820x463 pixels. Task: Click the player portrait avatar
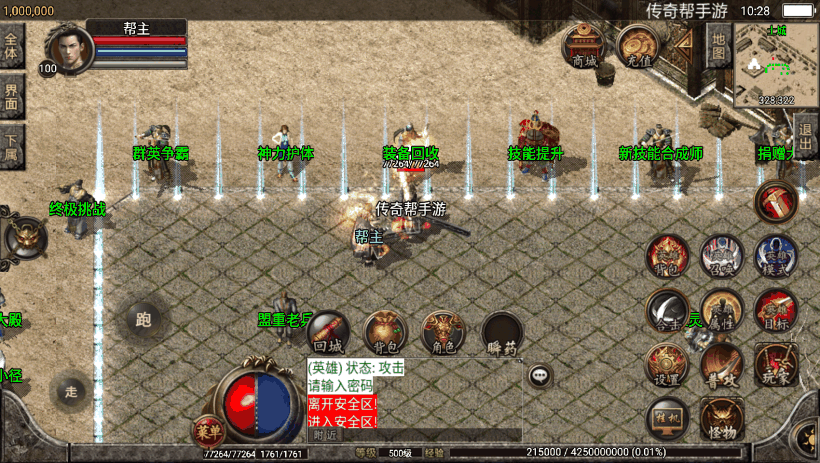68,48
